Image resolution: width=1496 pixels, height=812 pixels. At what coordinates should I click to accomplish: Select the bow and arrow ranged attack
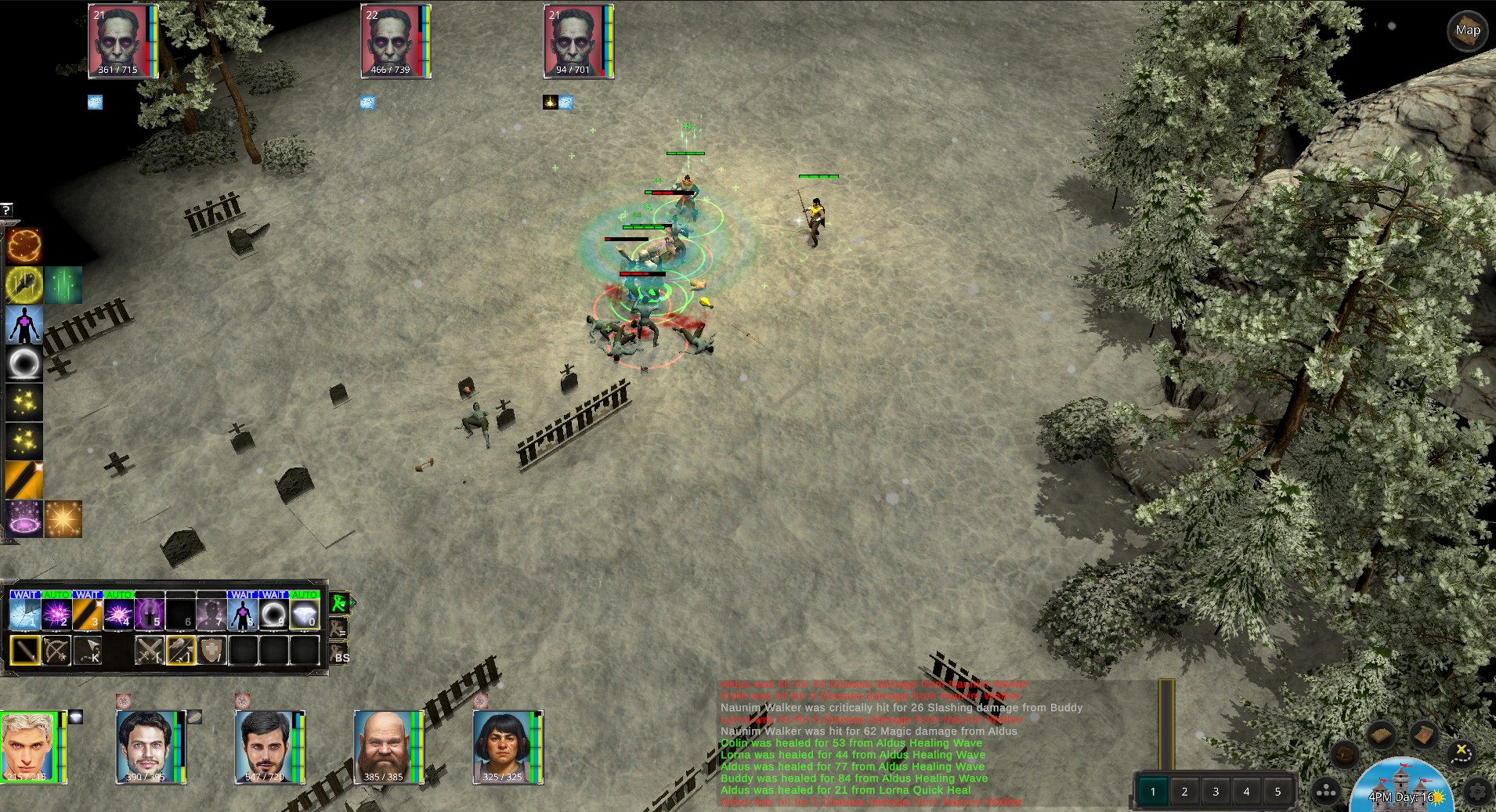[56, 650]
